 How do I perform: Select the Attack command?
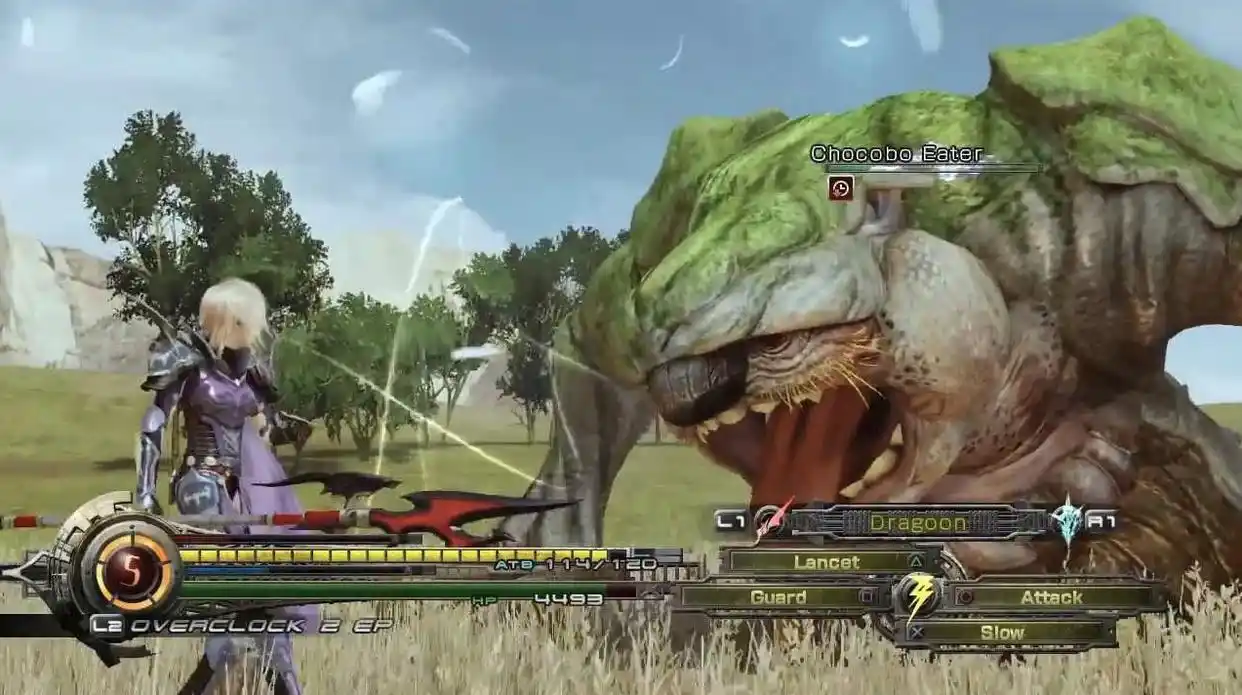(x=1051, y=597)
